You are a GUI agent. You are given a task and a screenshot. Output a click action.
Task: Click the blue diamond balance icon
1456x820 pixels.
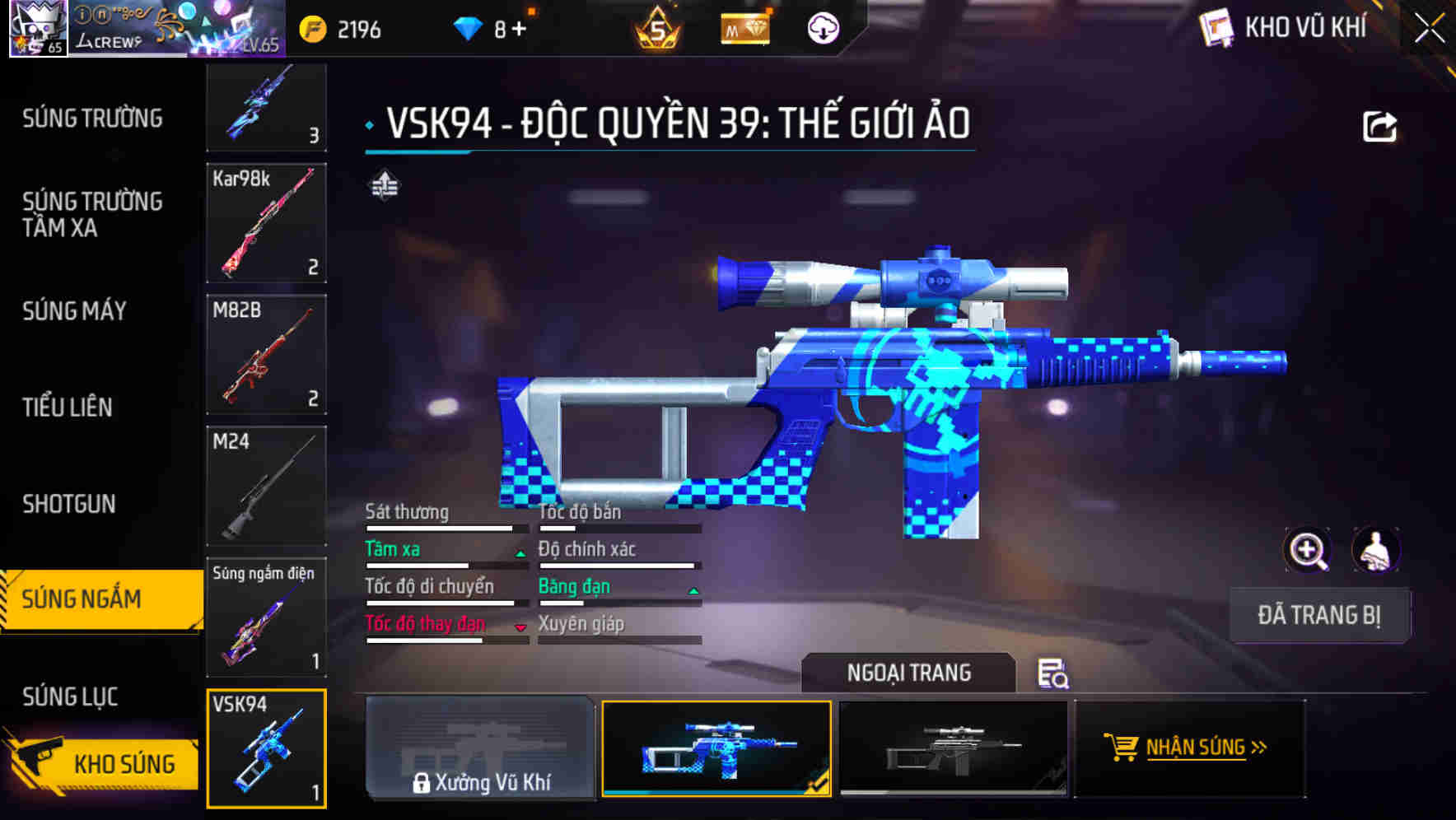(469, 27)
